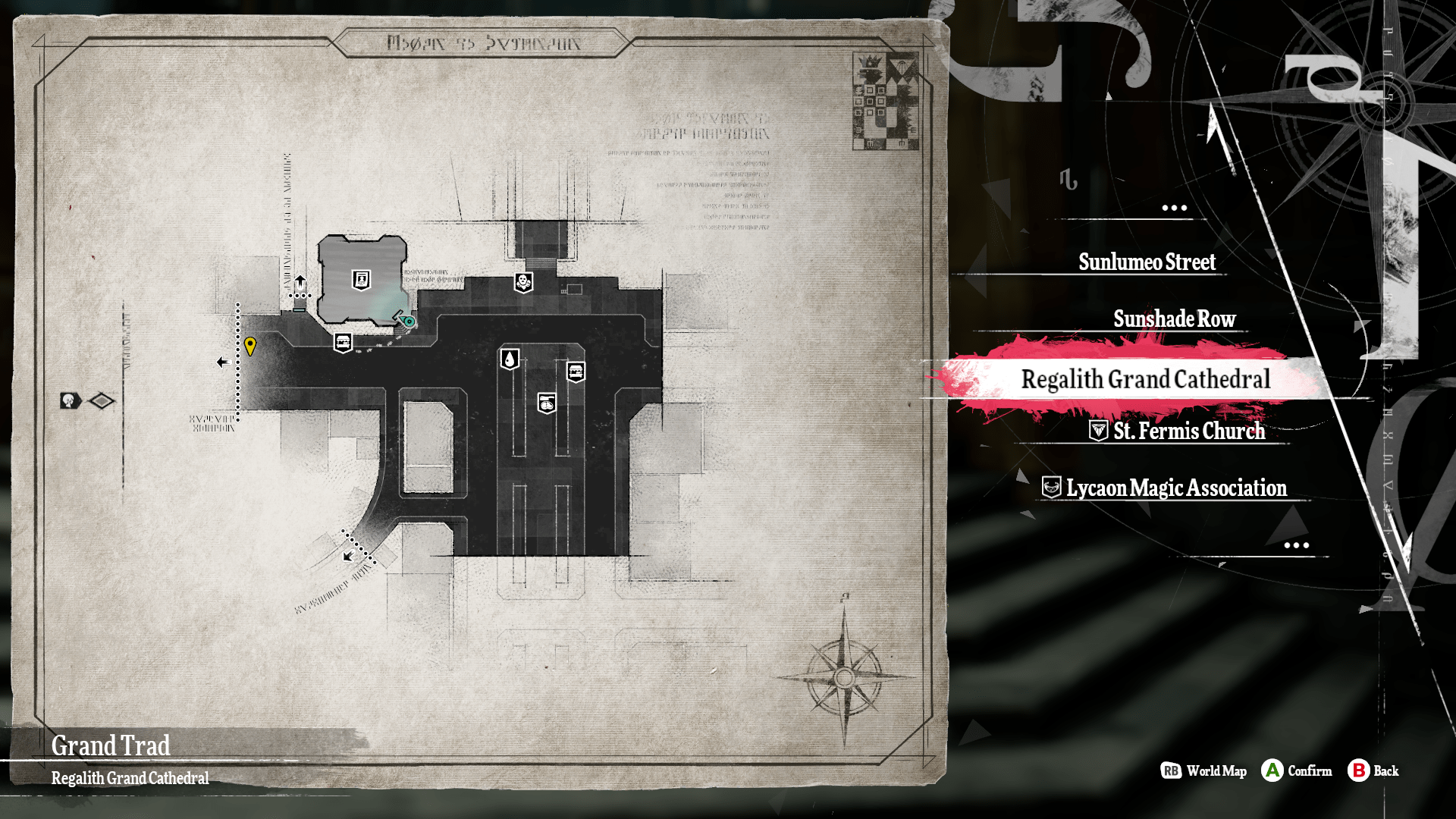Click the diamond icon left of the map

102,400
